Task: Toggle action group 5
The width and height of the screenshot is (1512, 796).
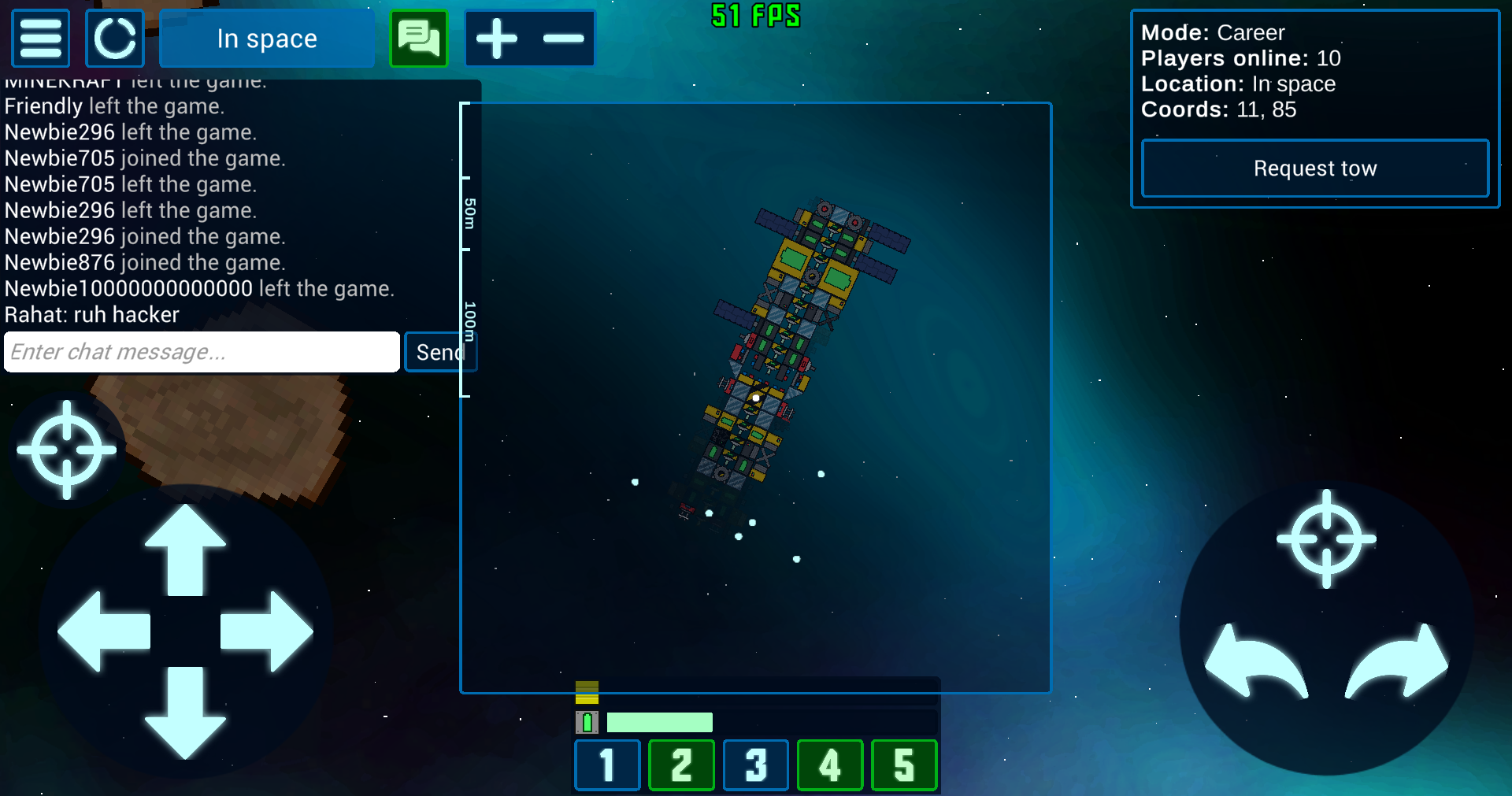Action: (904, 765)
